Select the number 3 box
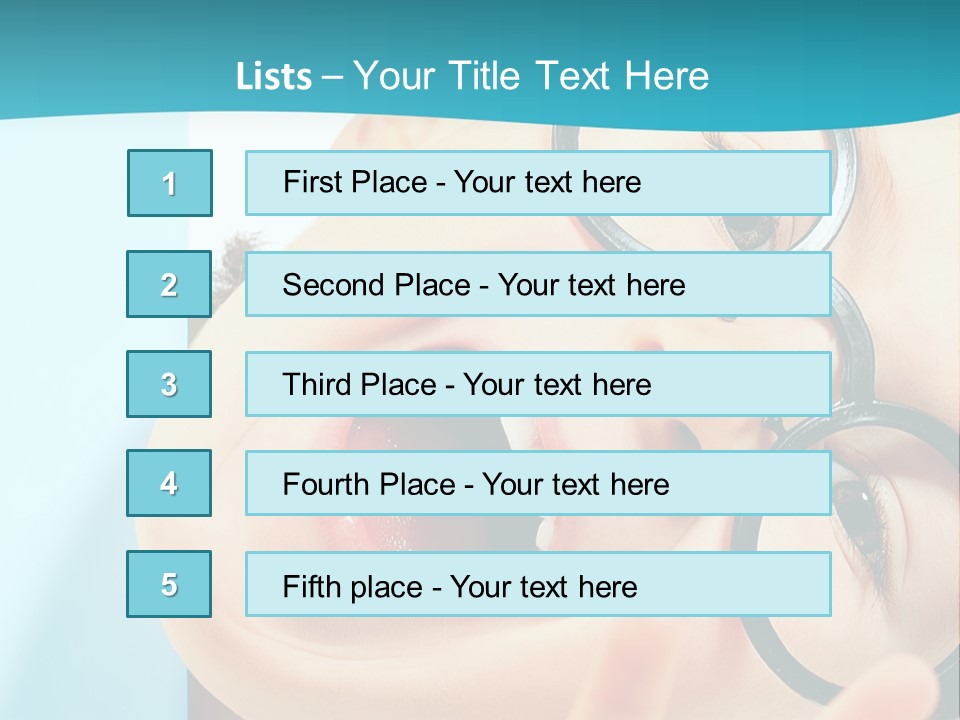This screenshot has height=720, width=960. pyautogui.click(x=169, y=384)
